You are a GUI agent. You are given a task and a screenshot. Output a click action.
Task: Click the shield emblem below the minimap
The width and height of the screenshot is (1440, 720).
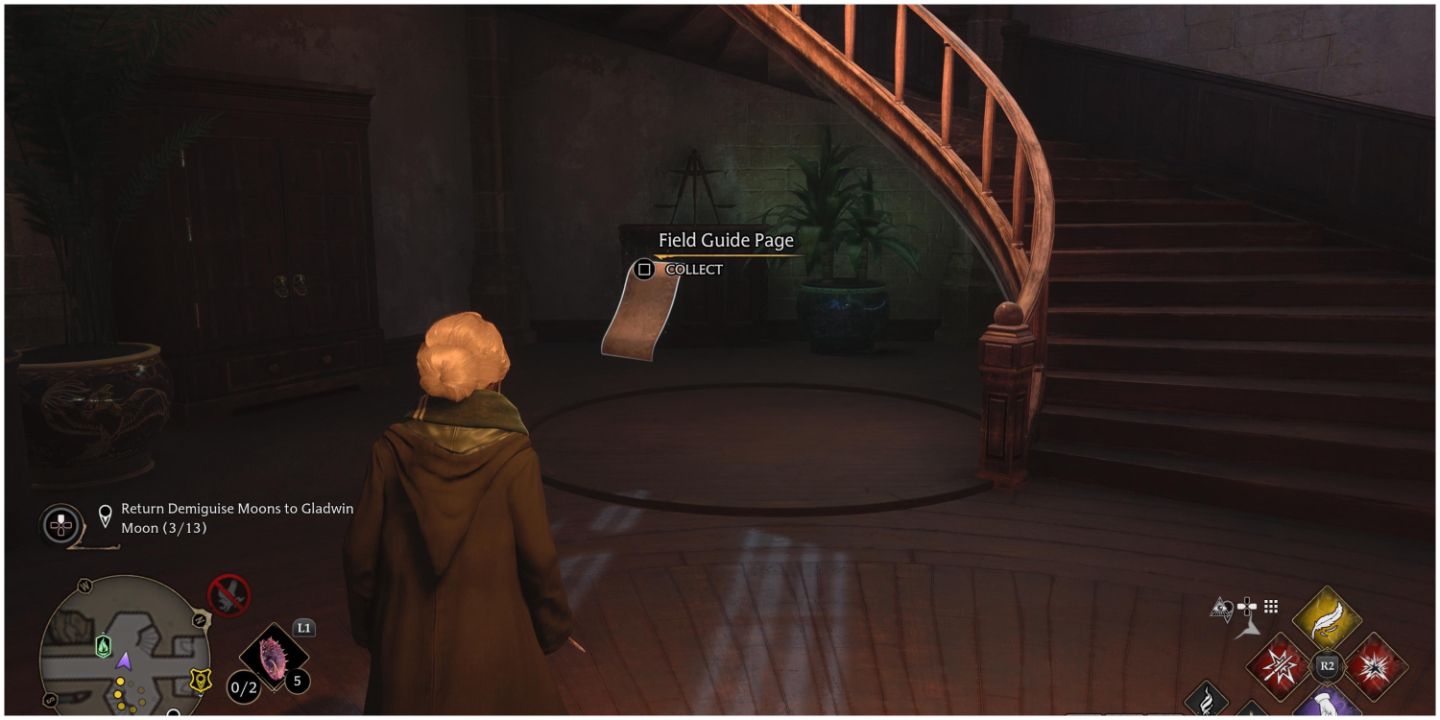click(200, 680)
